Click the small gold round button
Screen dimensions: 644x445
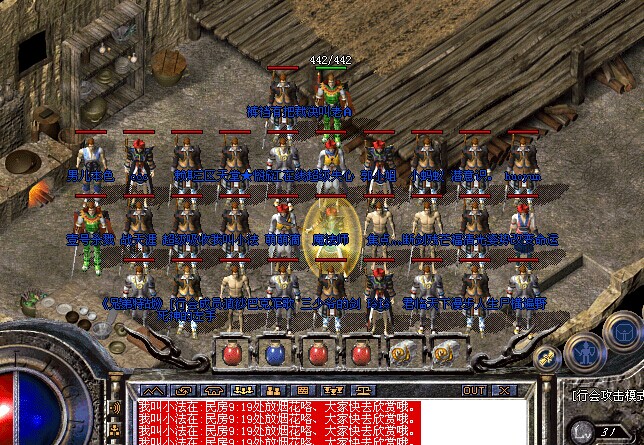pyautogui.click(x=547, y=357)
